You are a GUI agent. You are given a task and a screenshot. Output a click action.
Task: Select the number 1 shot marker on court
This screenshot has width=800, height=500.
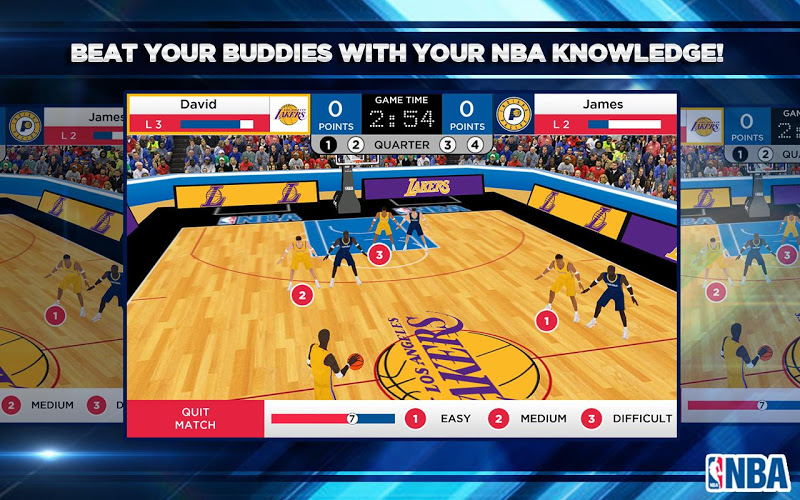point(546,321)
